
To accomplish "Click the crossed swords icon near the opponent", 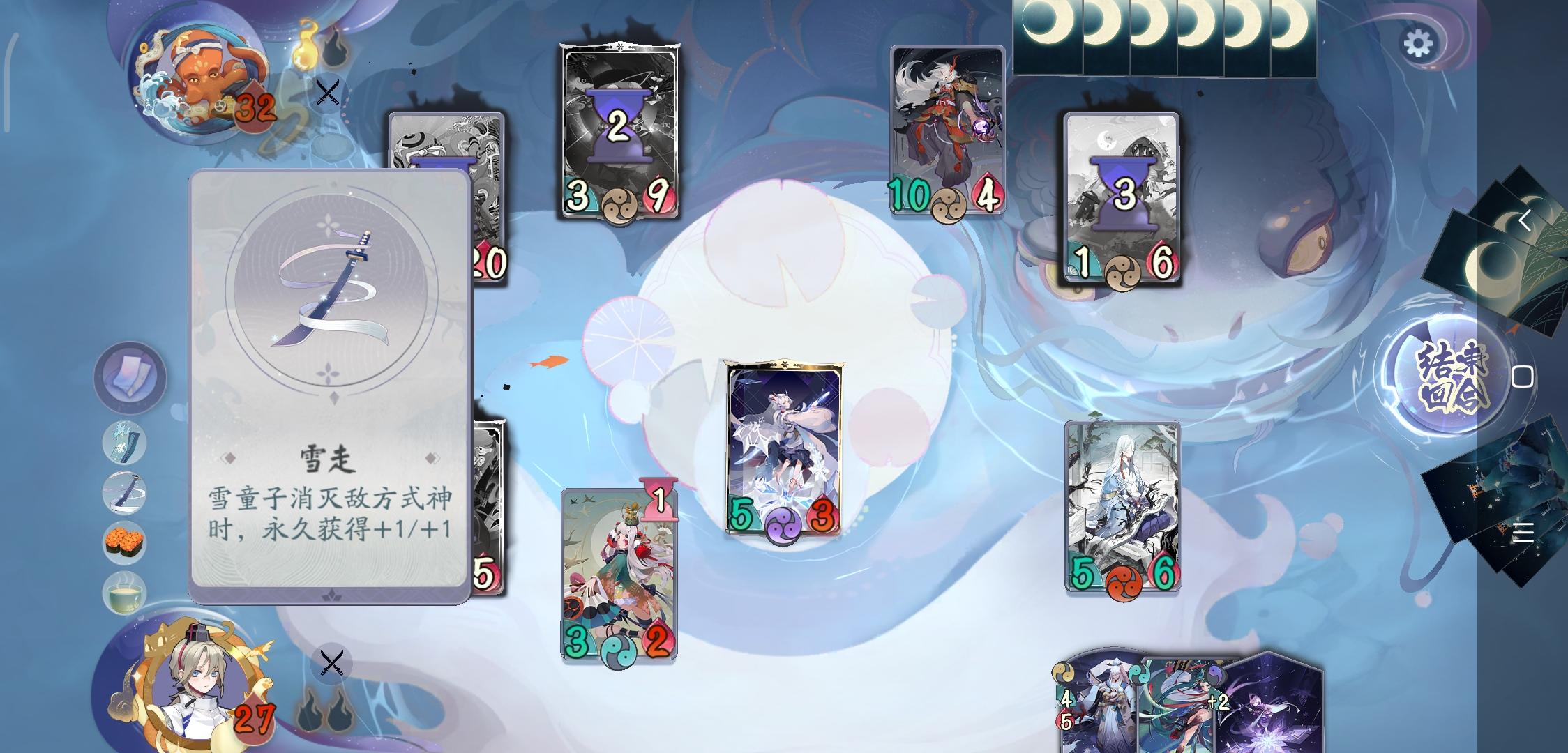I will [327, 91].
